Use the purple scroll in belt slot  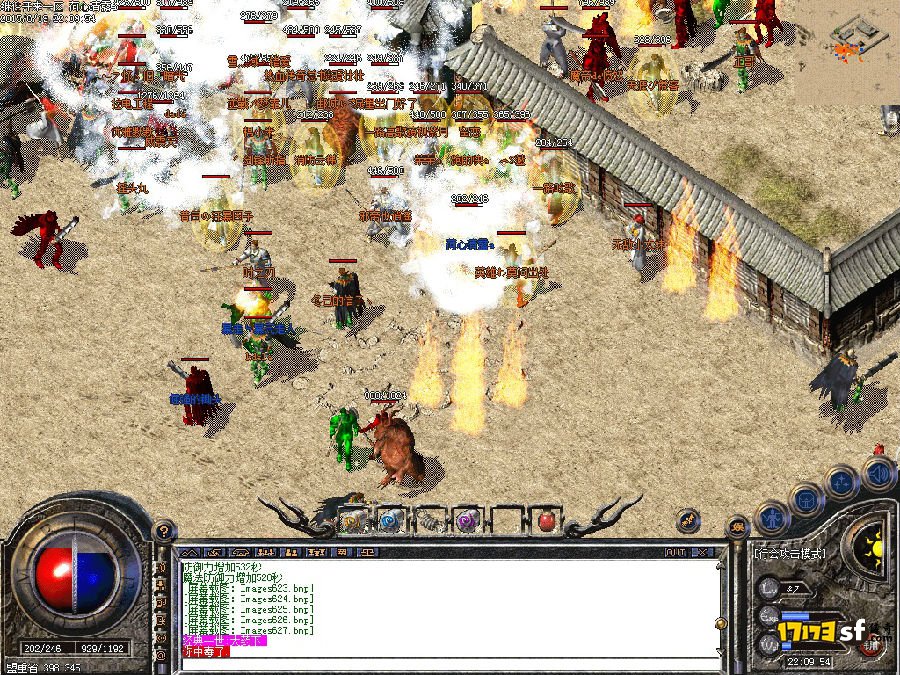pos(467,521)
